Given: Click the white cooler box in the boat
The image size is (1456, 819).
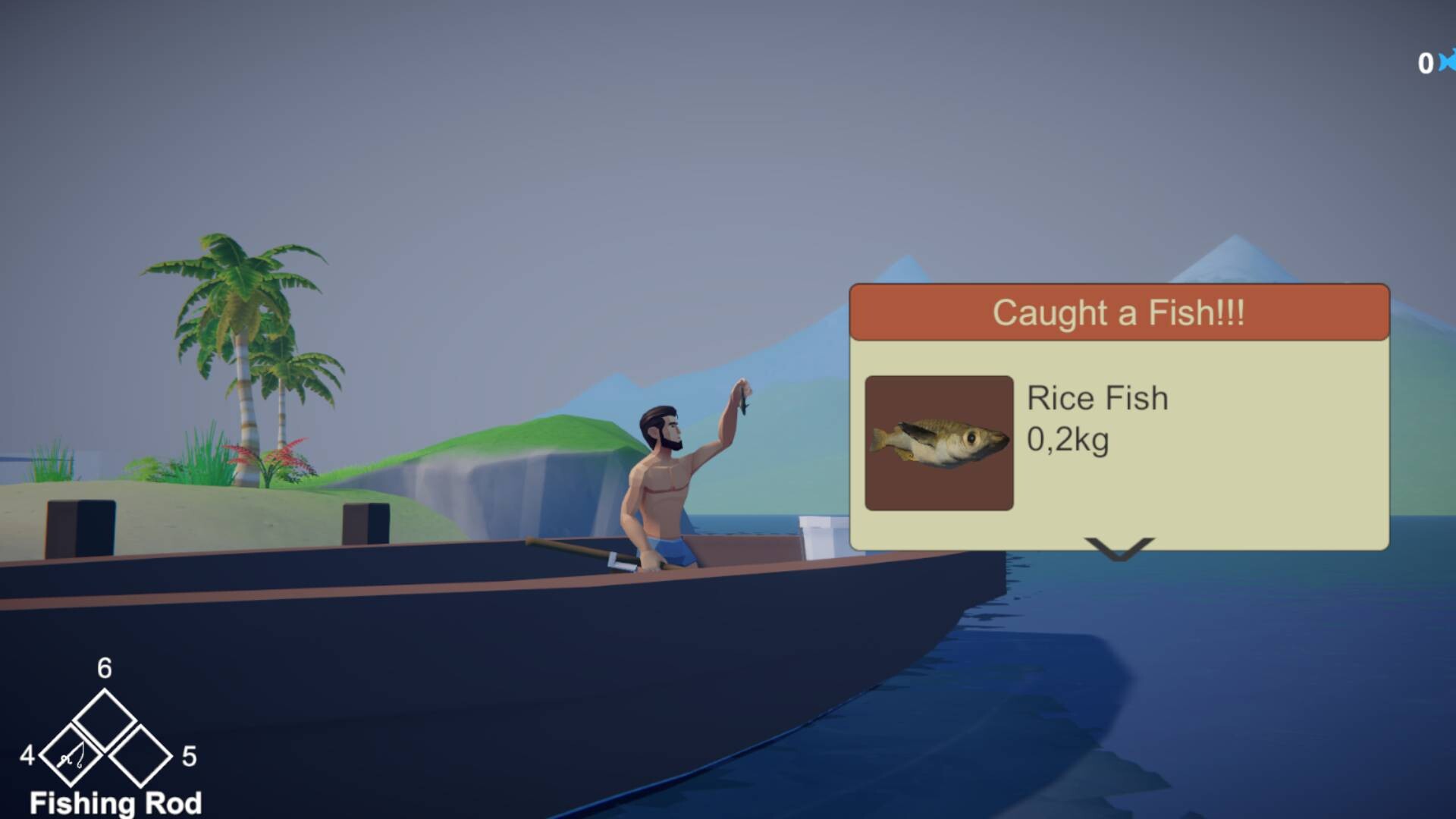Looking at the screenshot, I should (x=819, y=538).
